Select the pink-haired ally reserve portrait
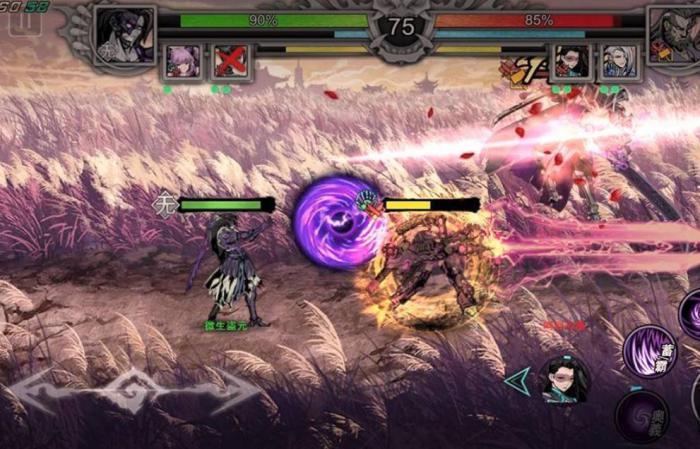The height and width of the screenshot is (449, 700). (183, 62)
